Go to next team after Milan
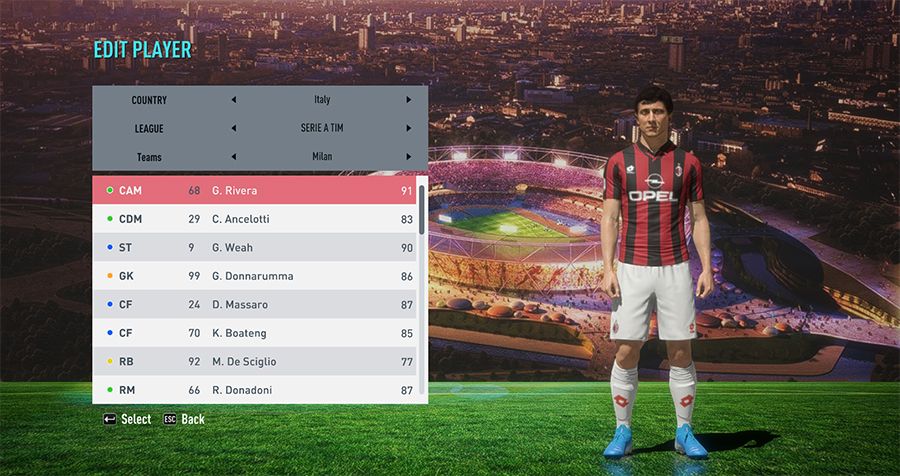The height and width of the screenshot is (476, 900). pyautogui.click(x=408, y=157)
